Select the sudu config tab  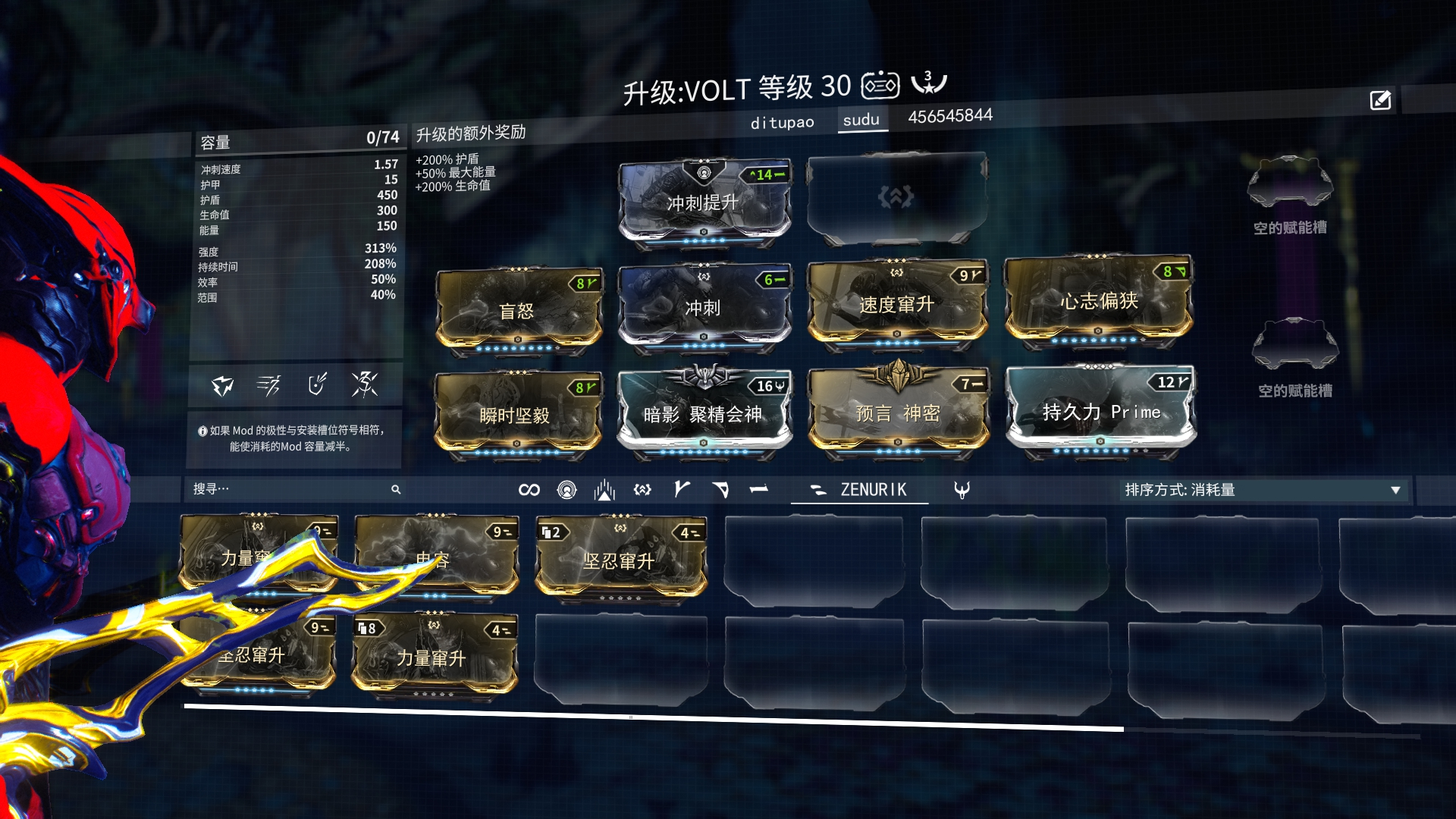pyautogui.click(x=861, y=120)
